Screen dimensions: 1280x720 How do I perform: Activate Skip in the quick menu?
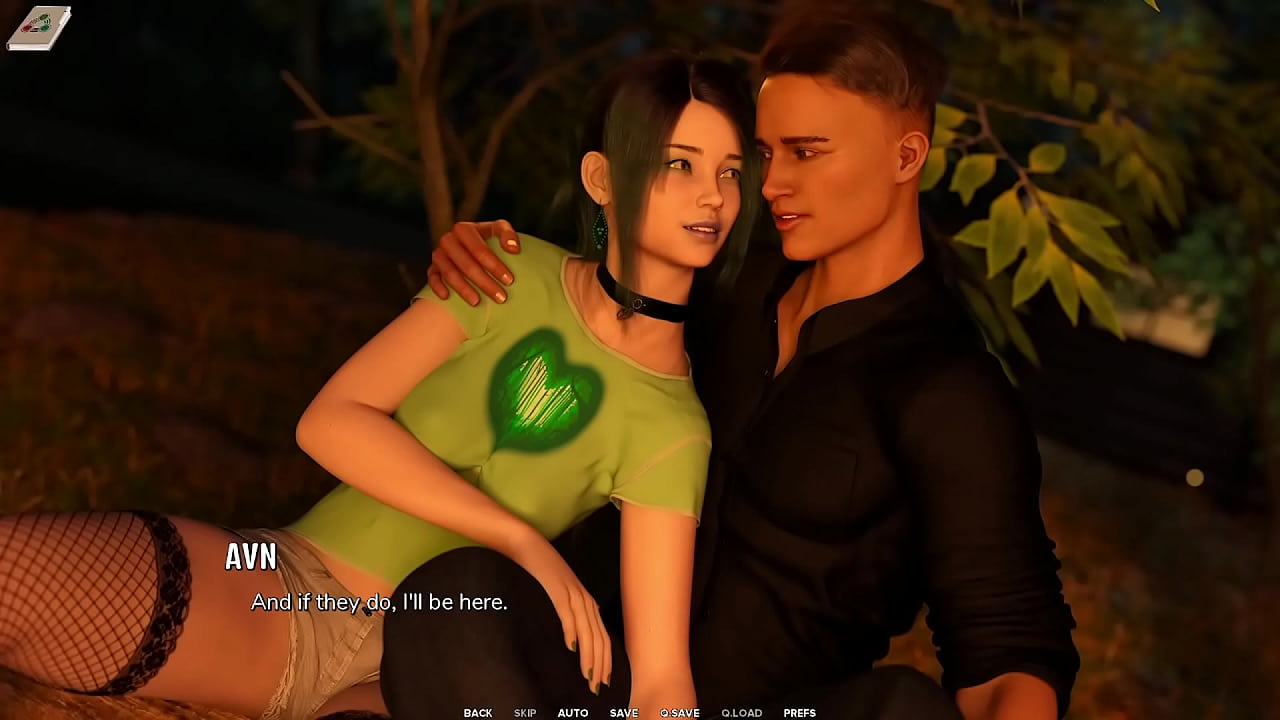pos(525,713)
